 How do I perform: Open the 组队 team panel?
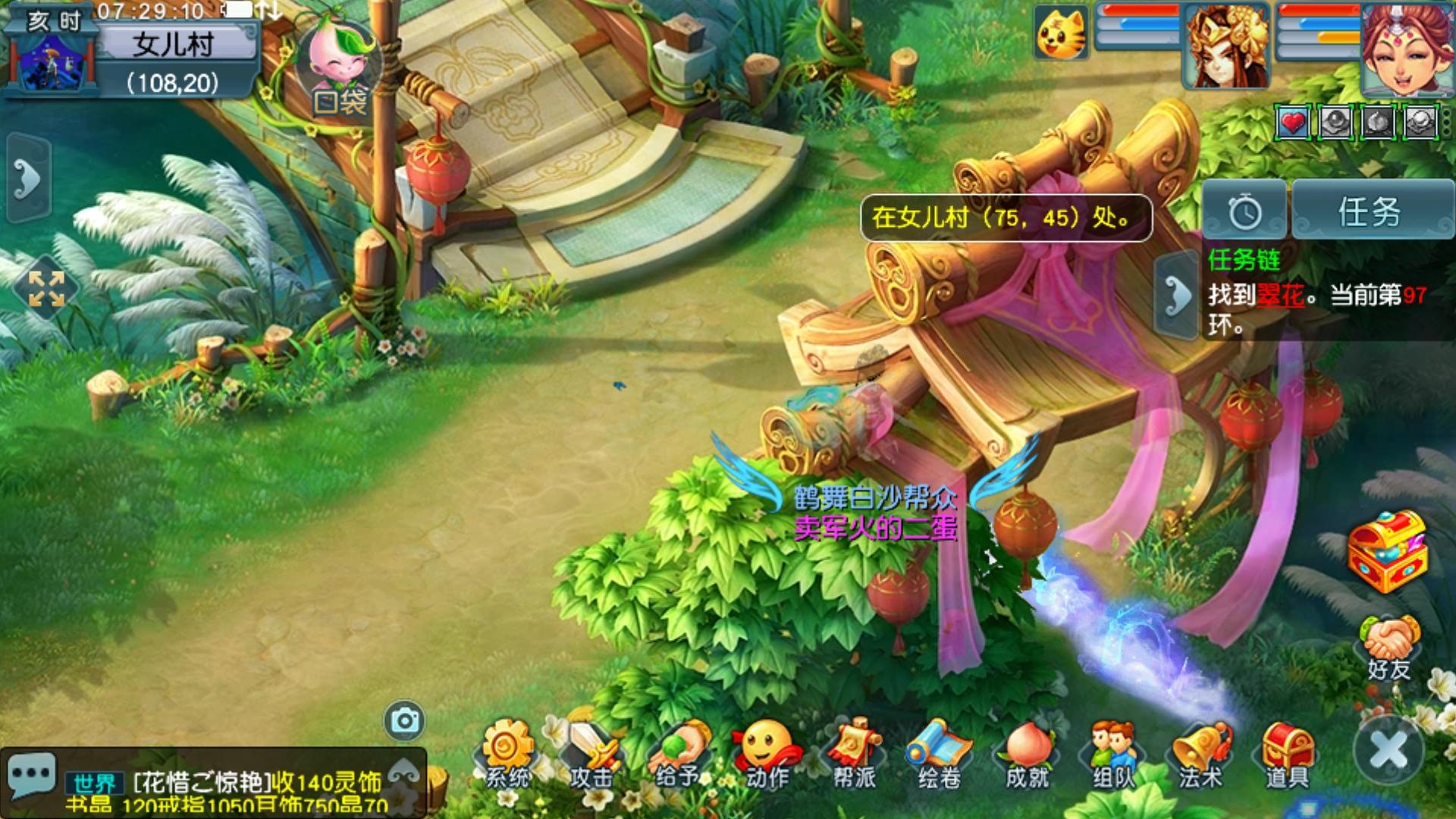click(x=1113, y=754)
